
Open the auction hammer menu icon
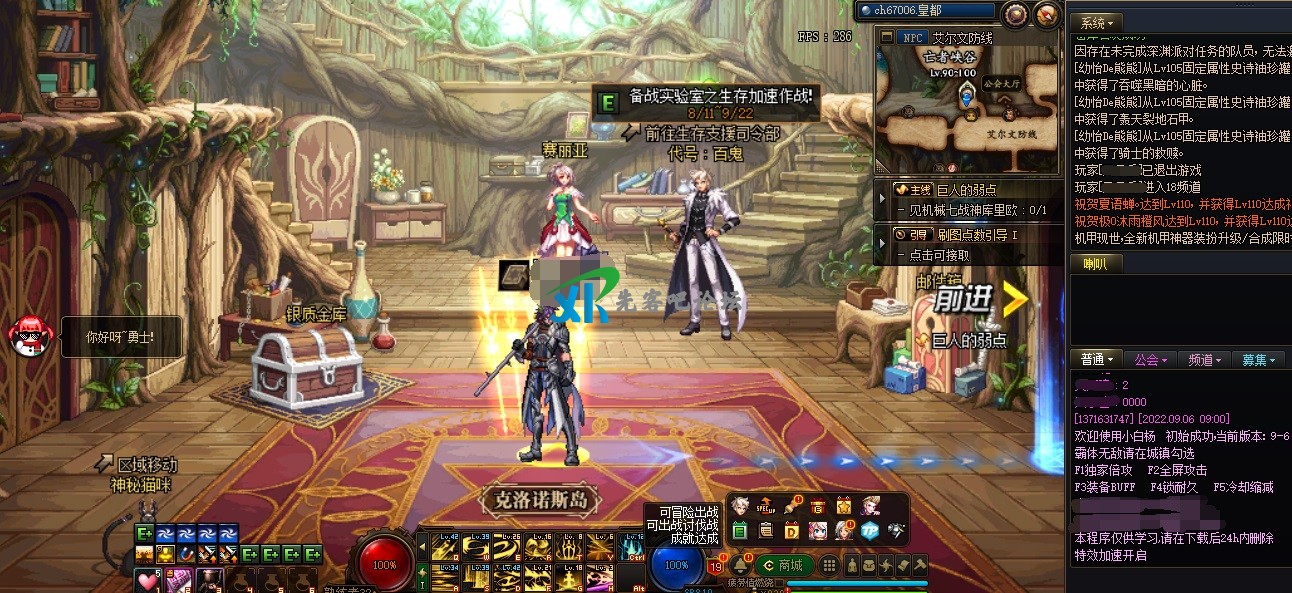coord(919,566)
